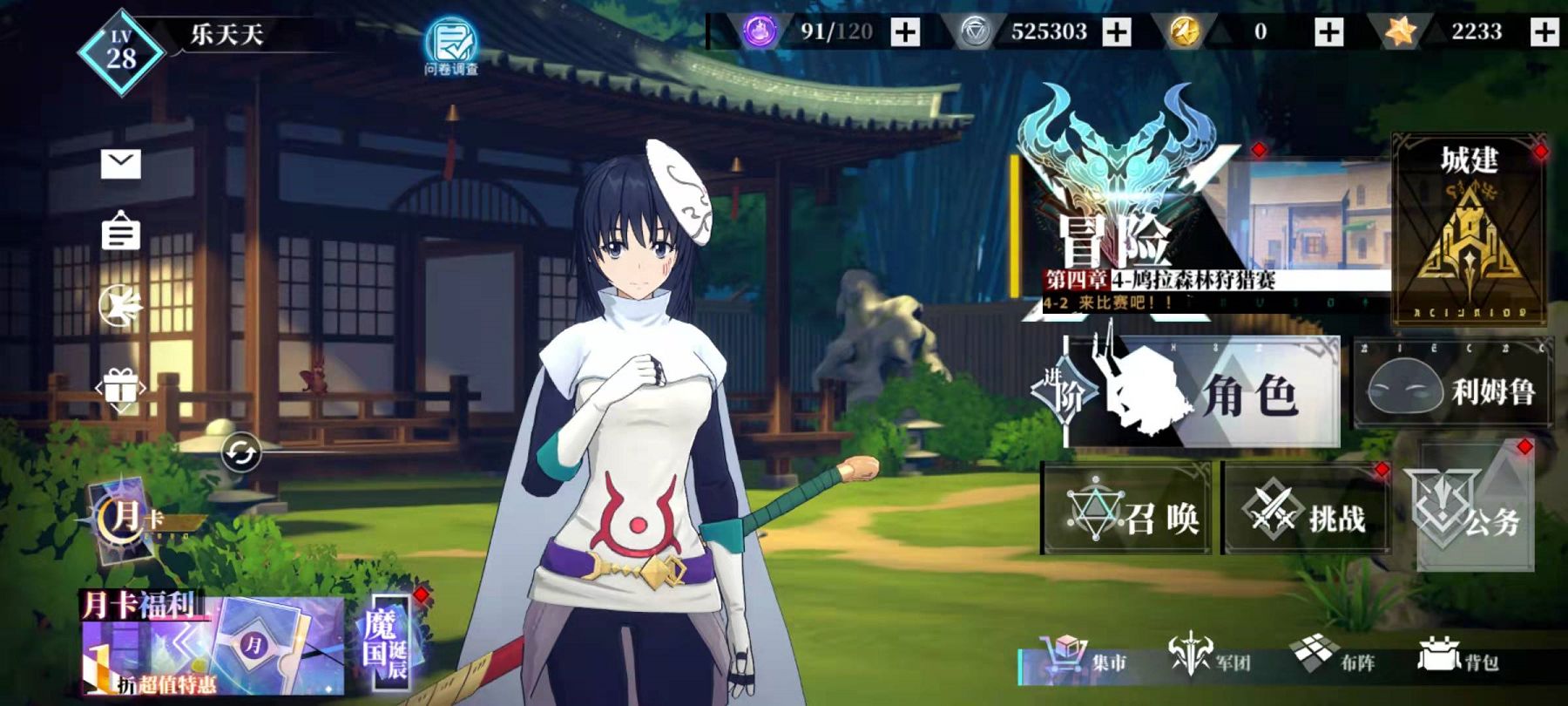
Task: Open the 问卷调查 survey icon
Action: 450,44
